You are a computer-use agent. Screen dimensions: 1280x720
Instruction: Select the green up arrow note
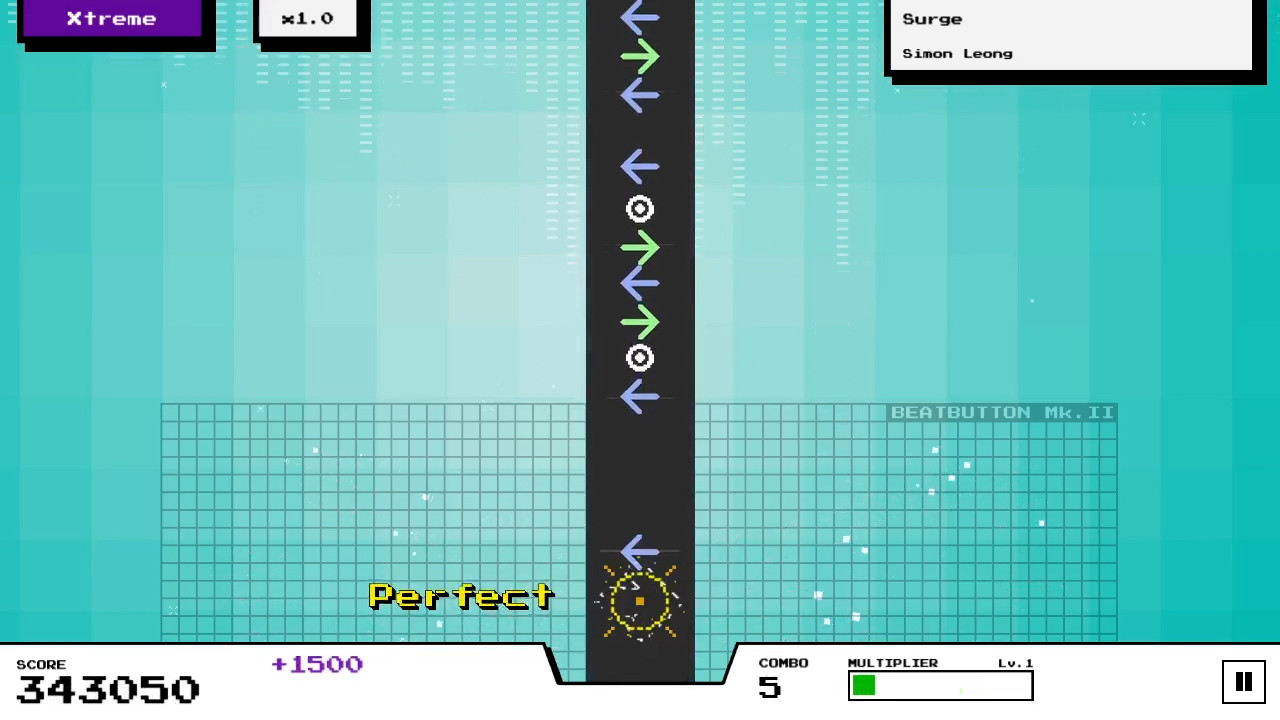point(640,57)
